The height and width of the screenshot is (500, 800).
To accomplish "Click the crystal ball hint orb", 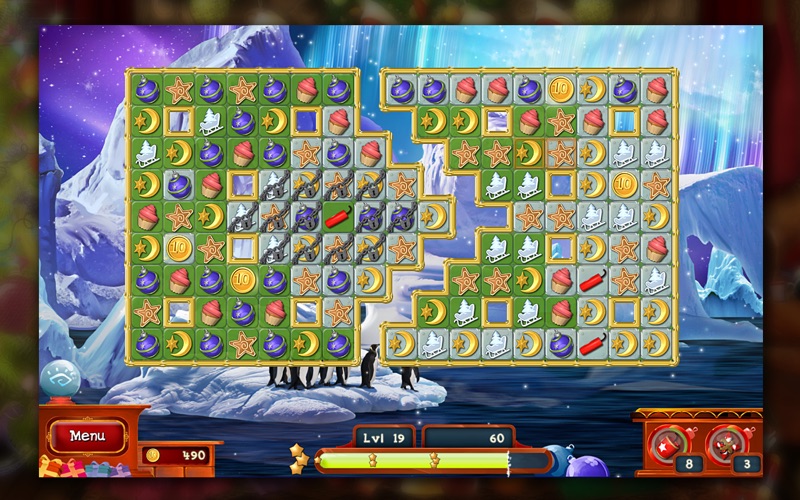I will point(59,381).
